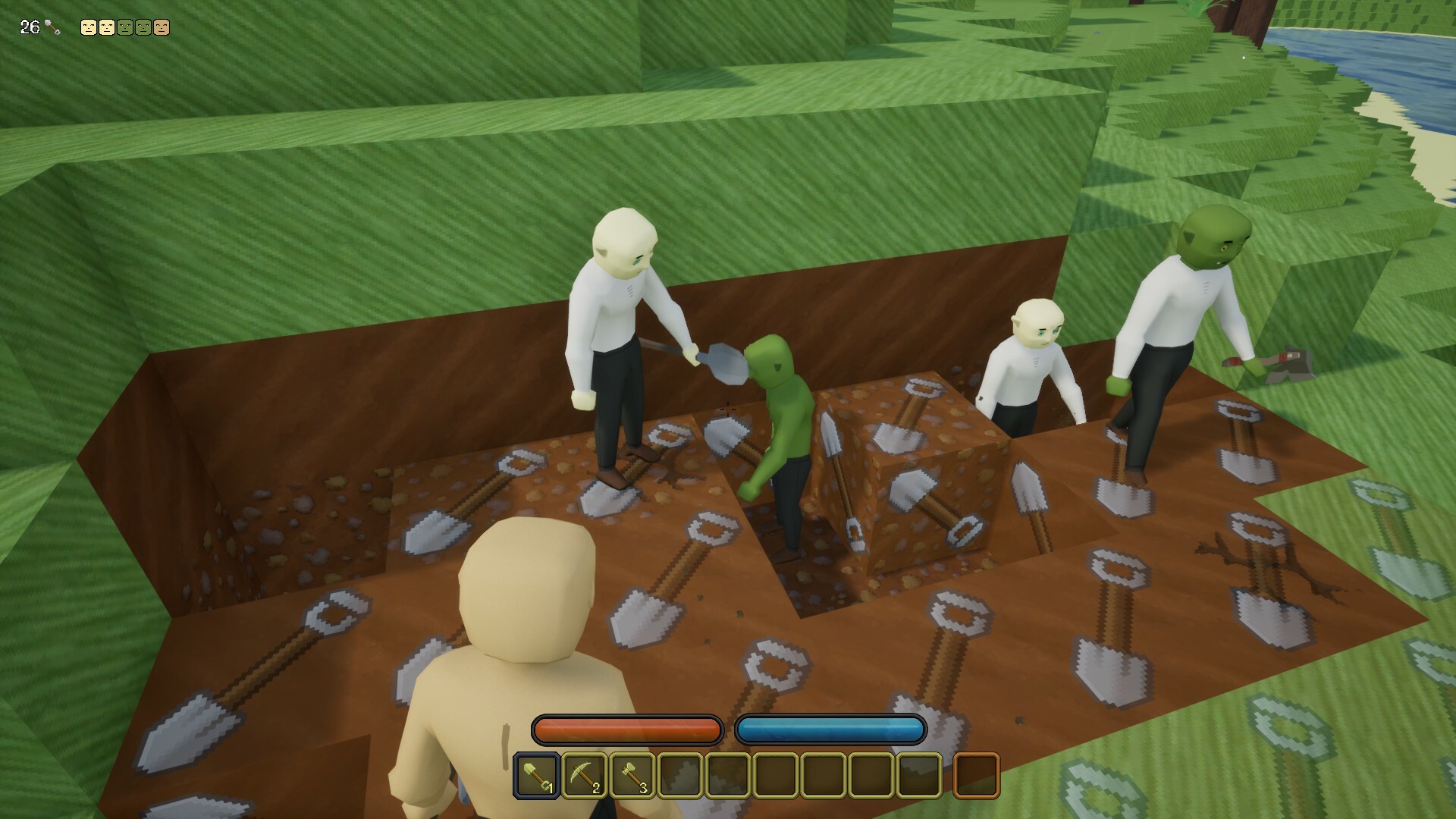The height and width of the screenshot is (819, 1456).
Task: Click the second green goblin face icon
Action: tap(143, 27)
